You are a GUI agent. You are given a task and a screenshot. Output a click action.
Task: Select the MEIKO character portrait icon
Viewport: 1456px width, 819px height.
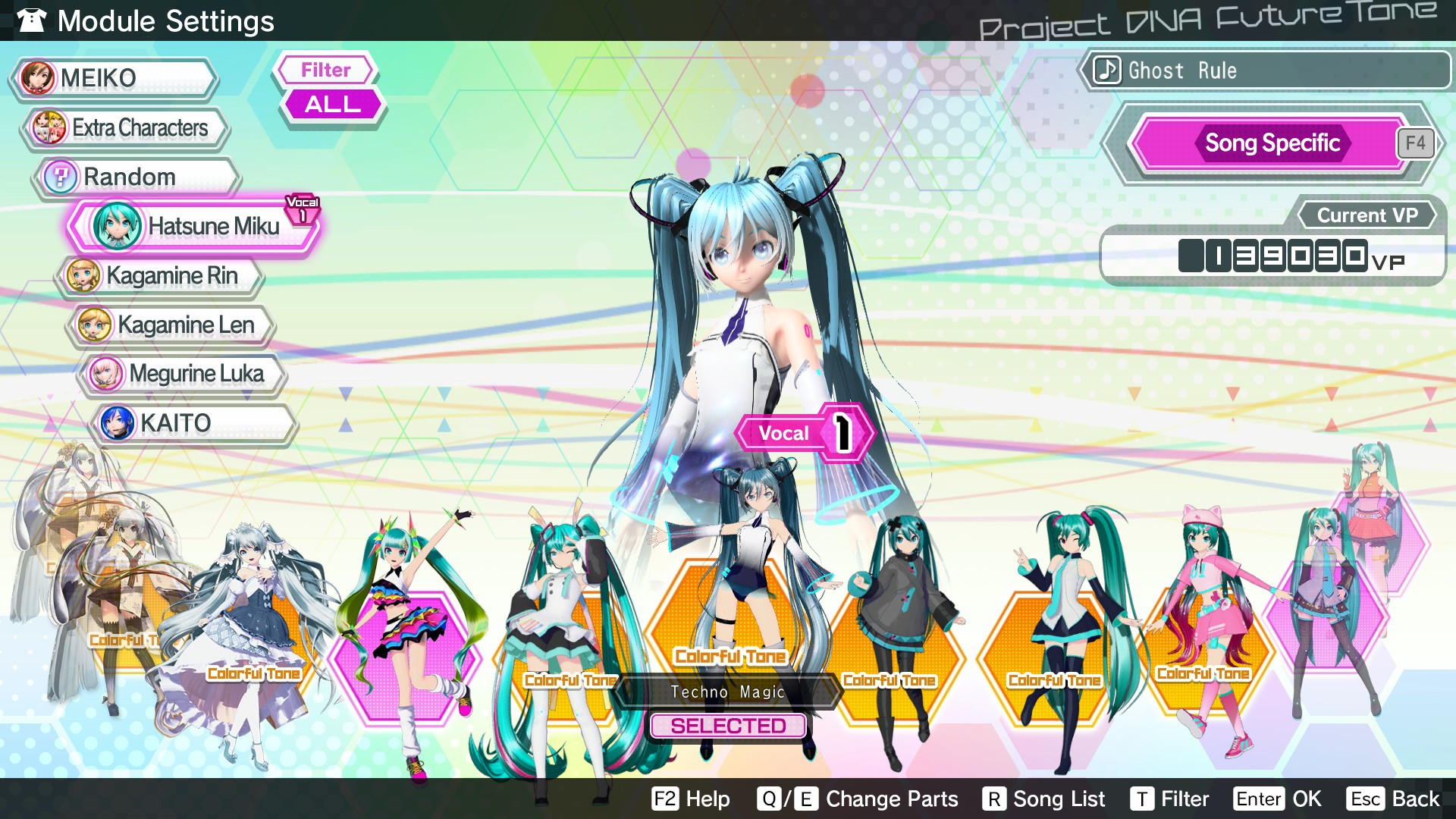tap(39, 77)
